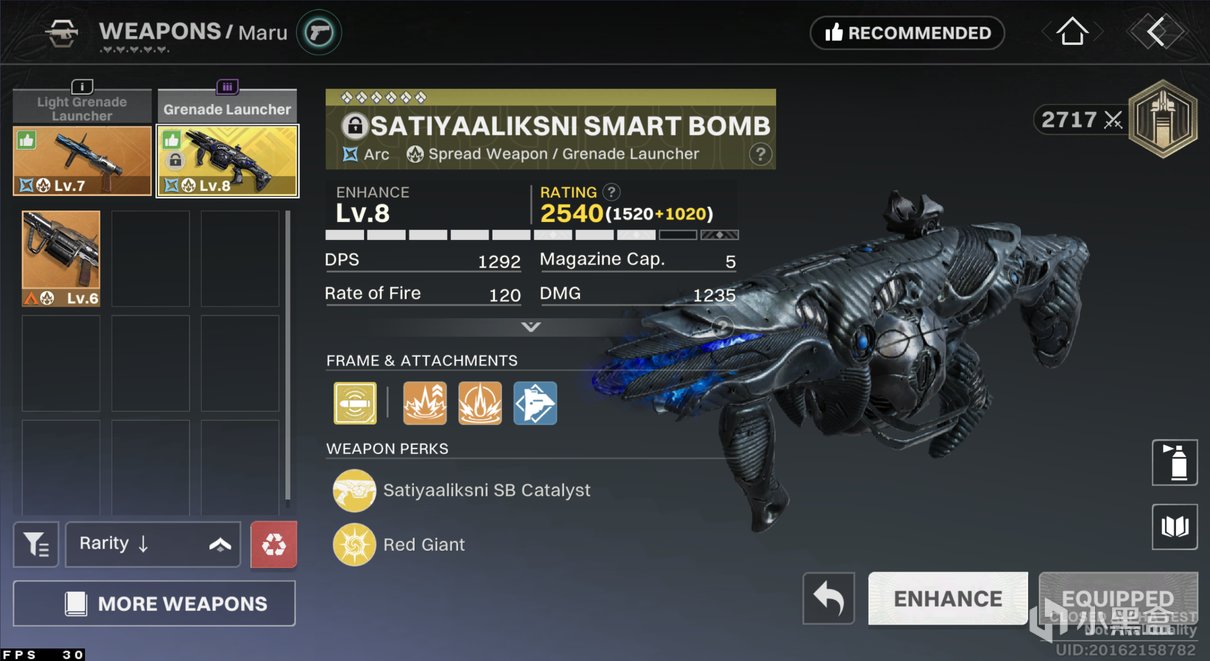Open More Weapons list
Image resolution: width=1210 pixels, height=661 pixels.
pos(154,604)
